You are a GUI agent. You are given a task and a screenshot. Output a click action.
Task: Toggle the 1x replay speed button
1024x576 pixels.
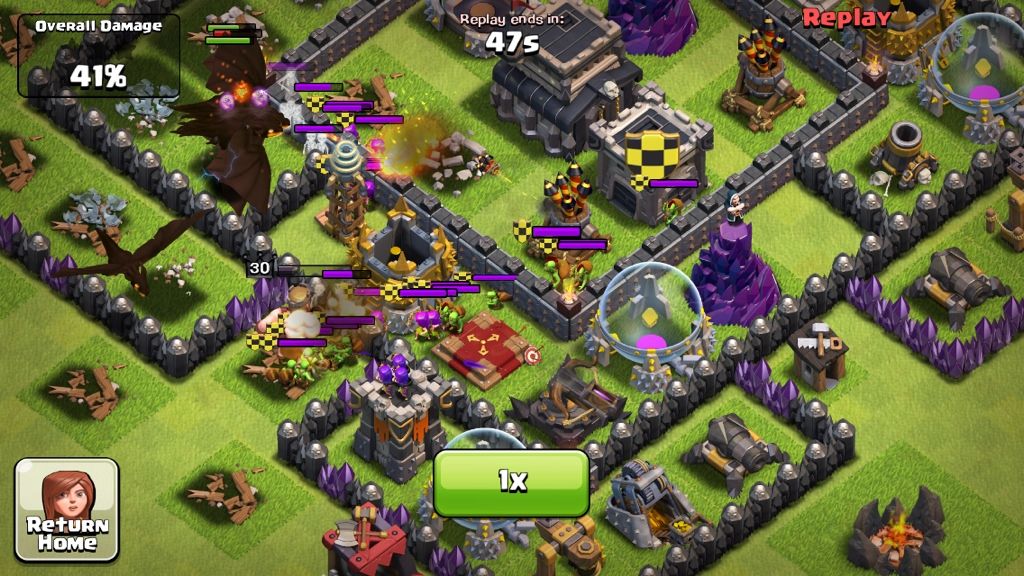511,482
